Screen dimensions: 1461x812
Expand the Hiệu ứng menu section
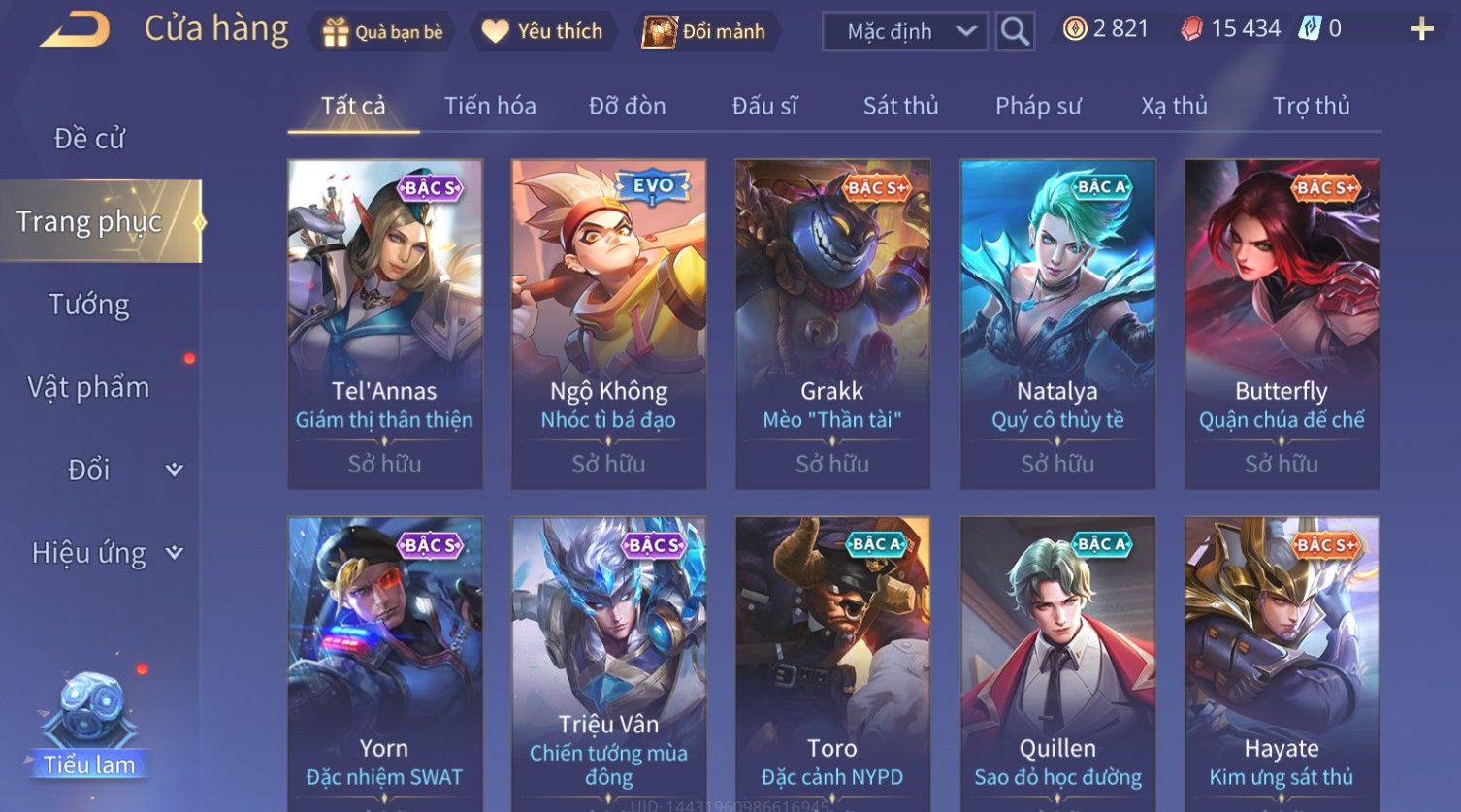[x=105, y=553]
